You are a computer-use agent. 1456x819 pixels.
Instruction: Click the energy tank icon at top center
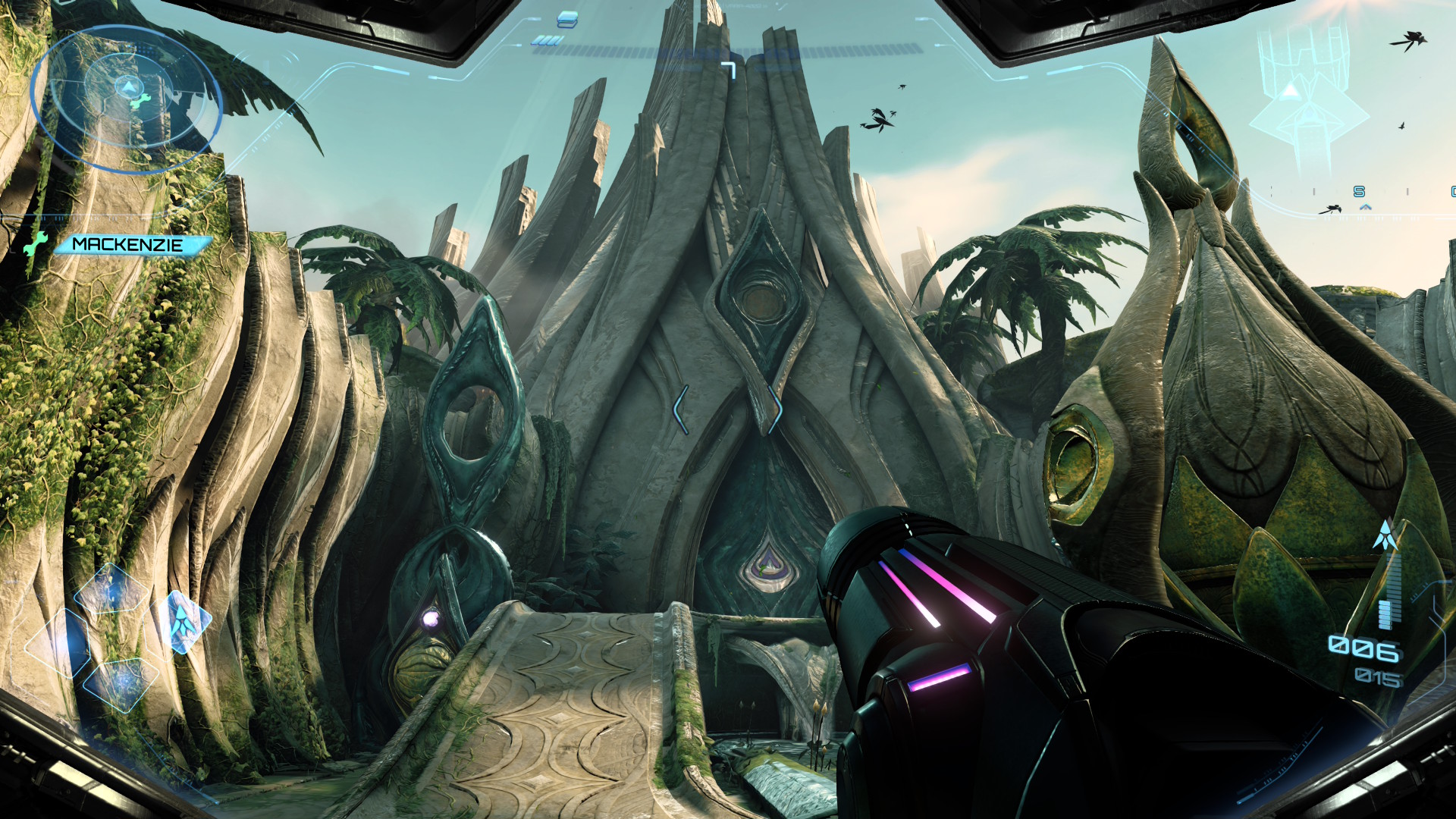567,19
